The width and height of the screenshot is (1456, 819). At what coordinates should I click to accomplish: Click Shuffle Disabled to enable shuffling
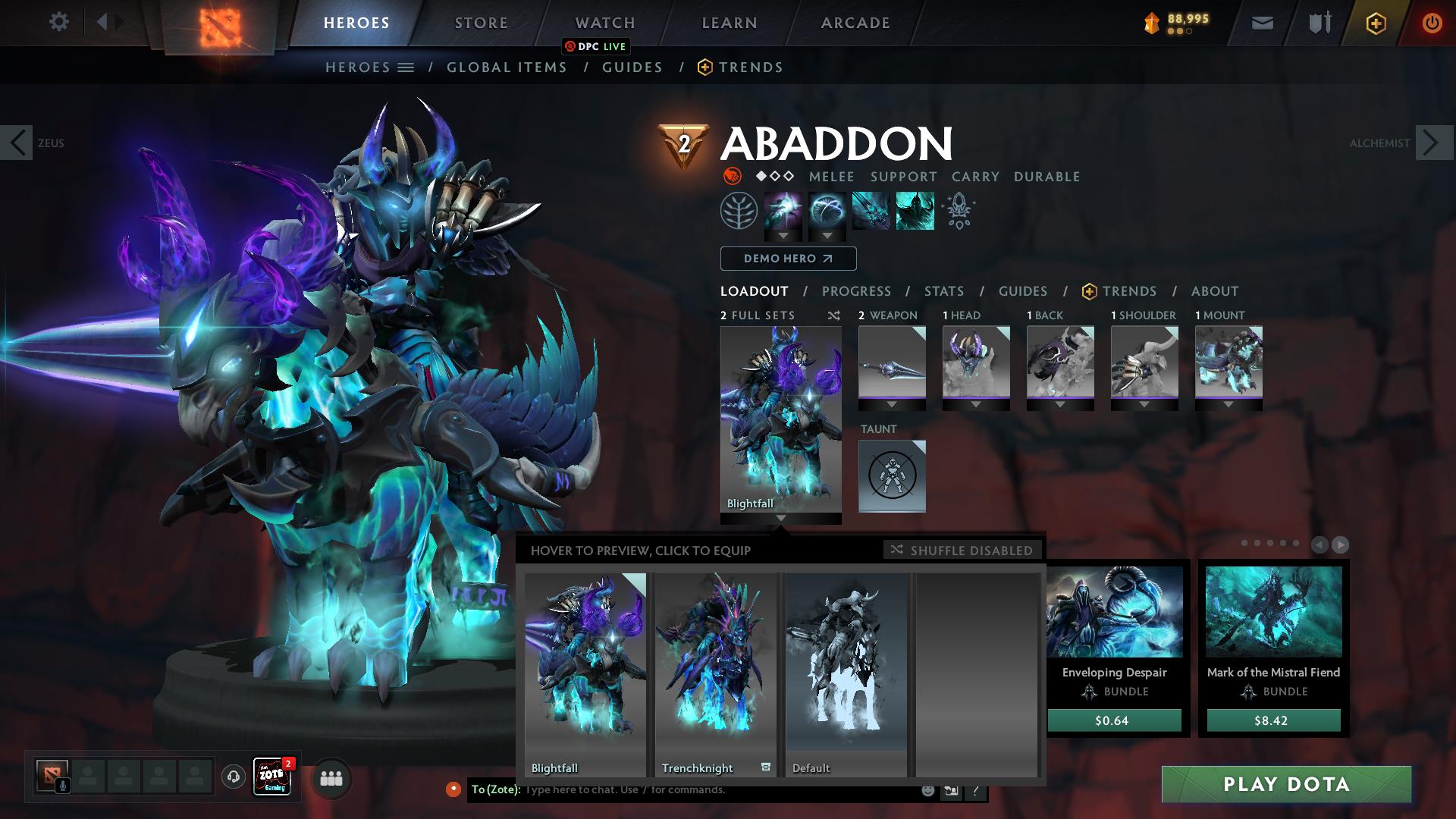(x=962, y=551)
